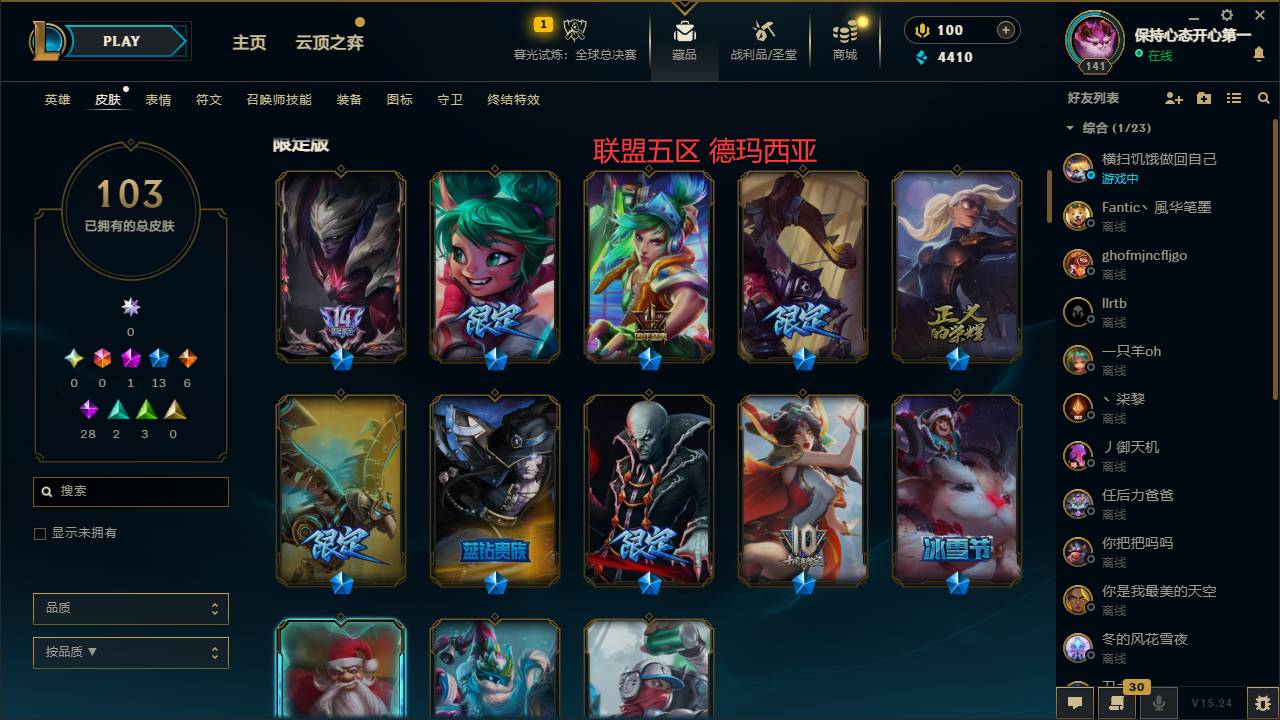Click the PLAY button

pos(121,41)
